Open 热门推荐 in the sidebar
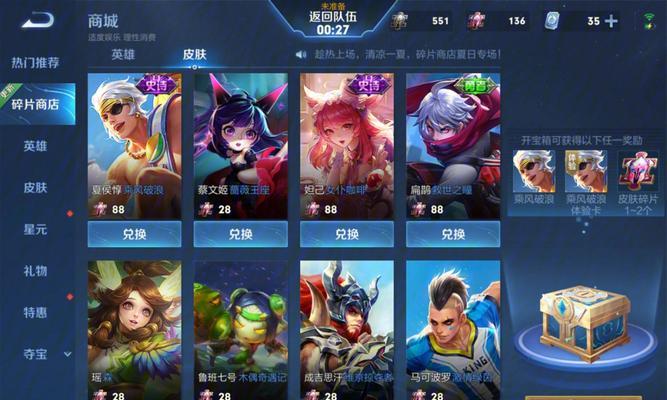Image resolution: width=667 pixels, height=400 pixels. pyautogui.click(x=36, y=63)
